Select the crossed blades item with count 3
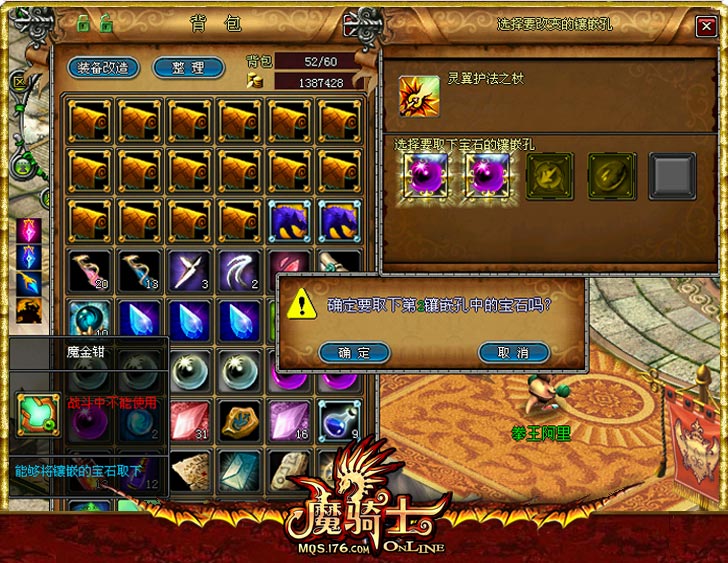 (190, 270)
